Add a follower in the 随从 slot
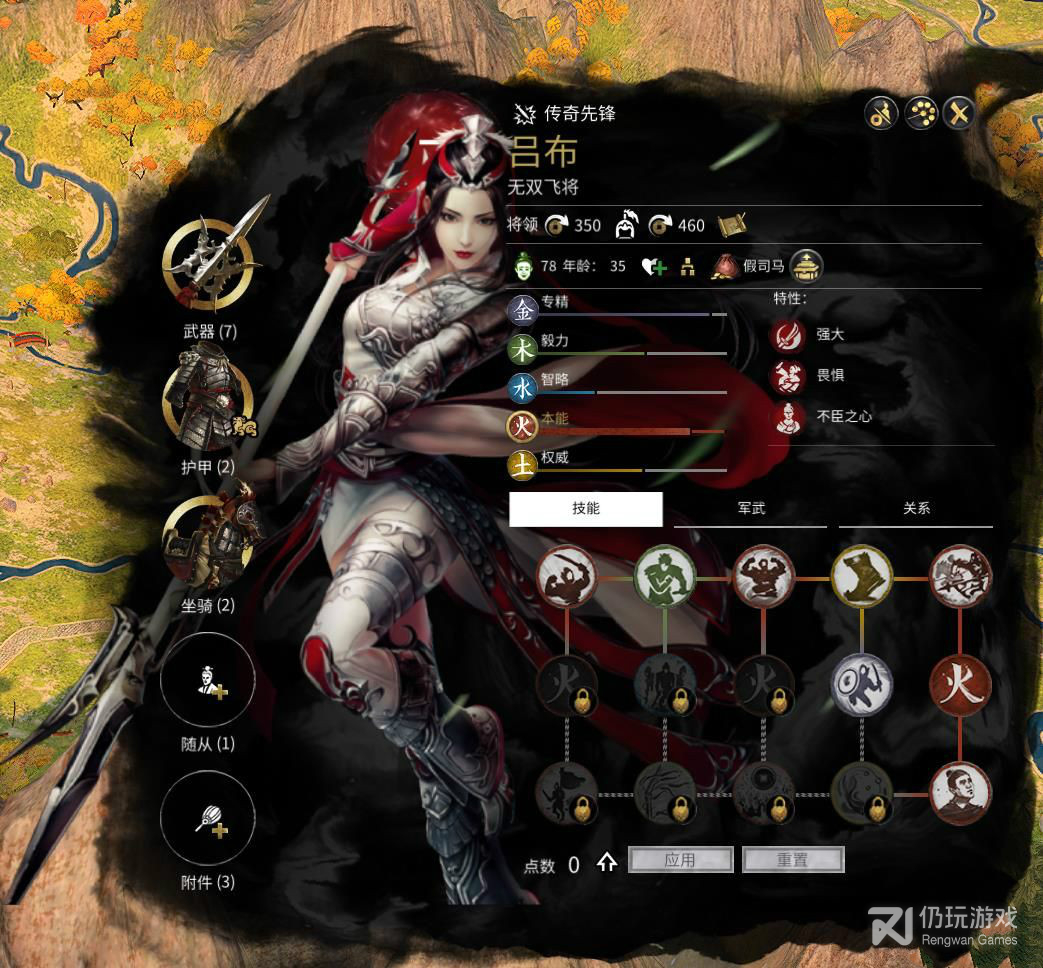1043x968 pixels. click(x=208, y=682)
